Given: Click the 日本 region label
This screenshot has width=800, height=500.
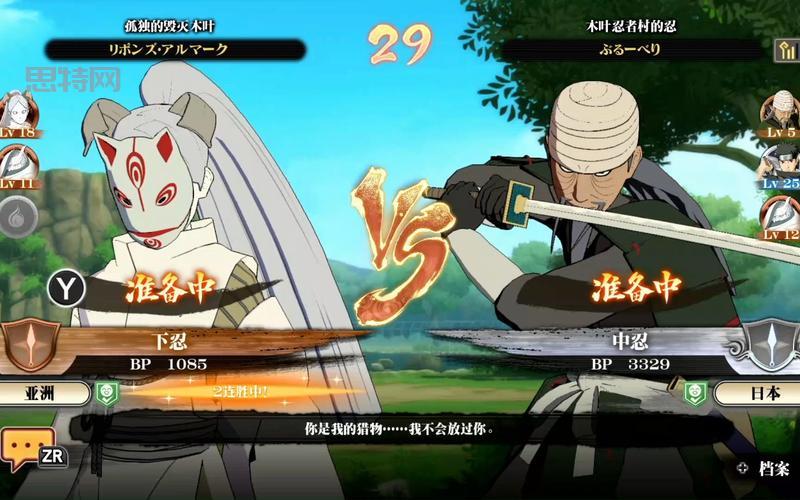Looking at the screenshot, I should coord(755,393).
